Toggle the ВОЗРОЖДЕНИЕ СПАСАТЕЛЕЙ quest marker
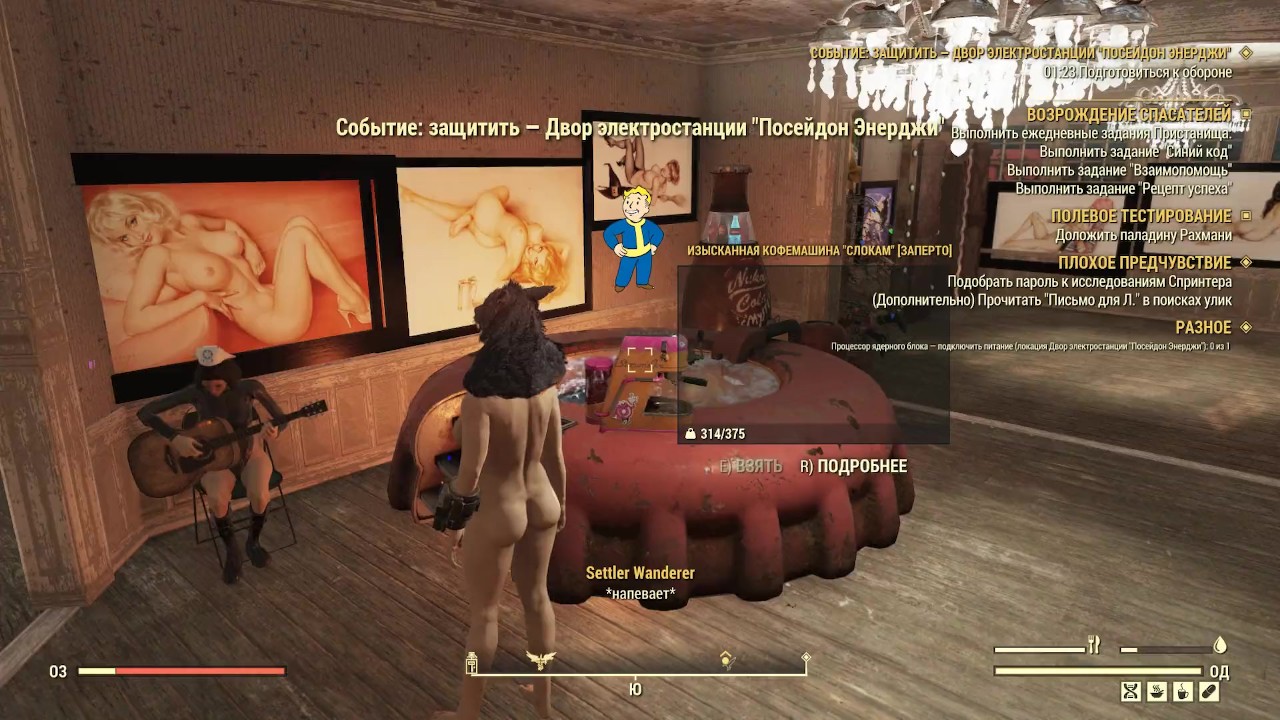This screenshot has height=720, width=1280. pyautogui.click(x=1243, y=115)
